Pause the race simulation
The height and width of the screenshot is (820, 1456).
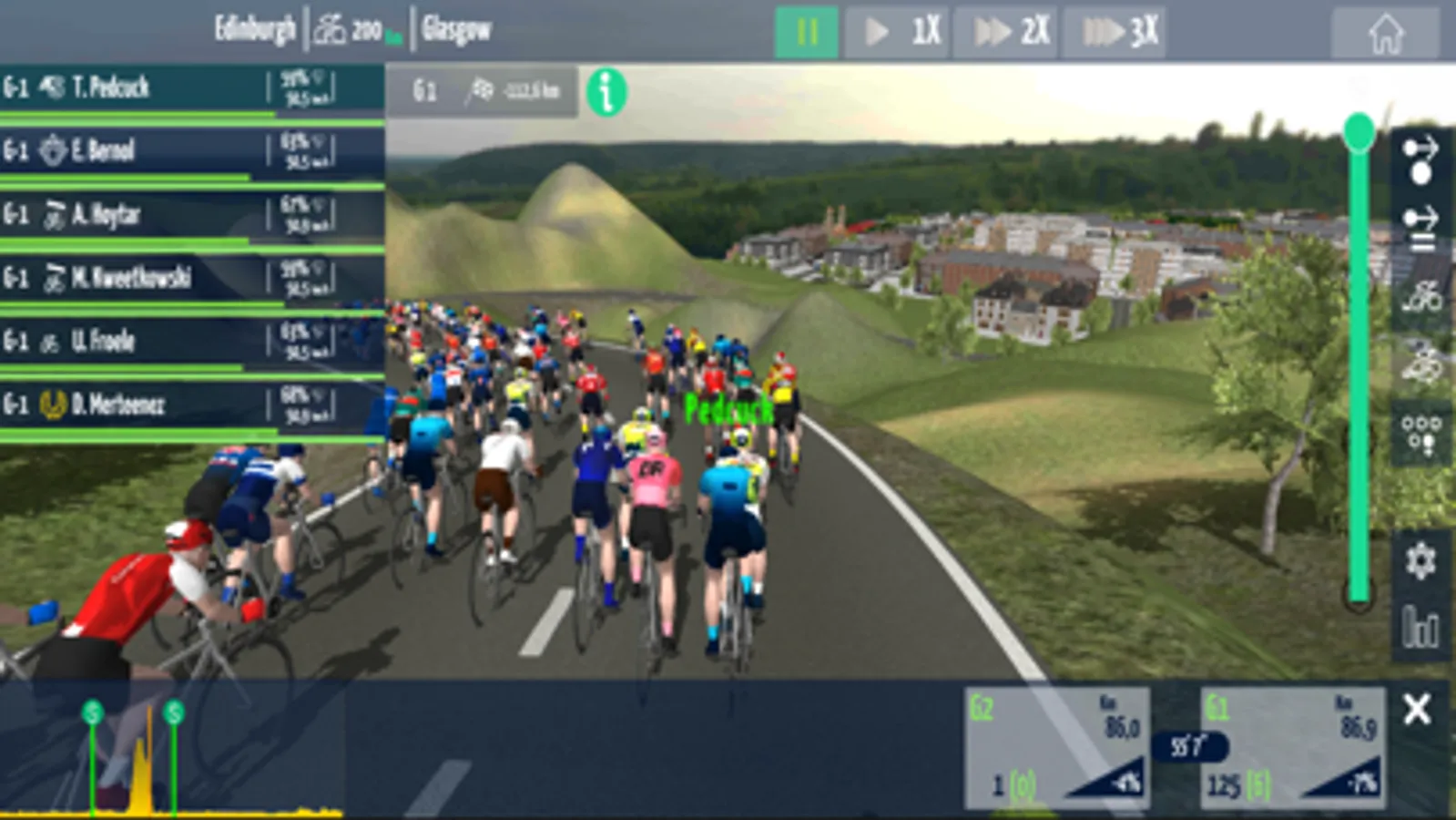(806, 33)
